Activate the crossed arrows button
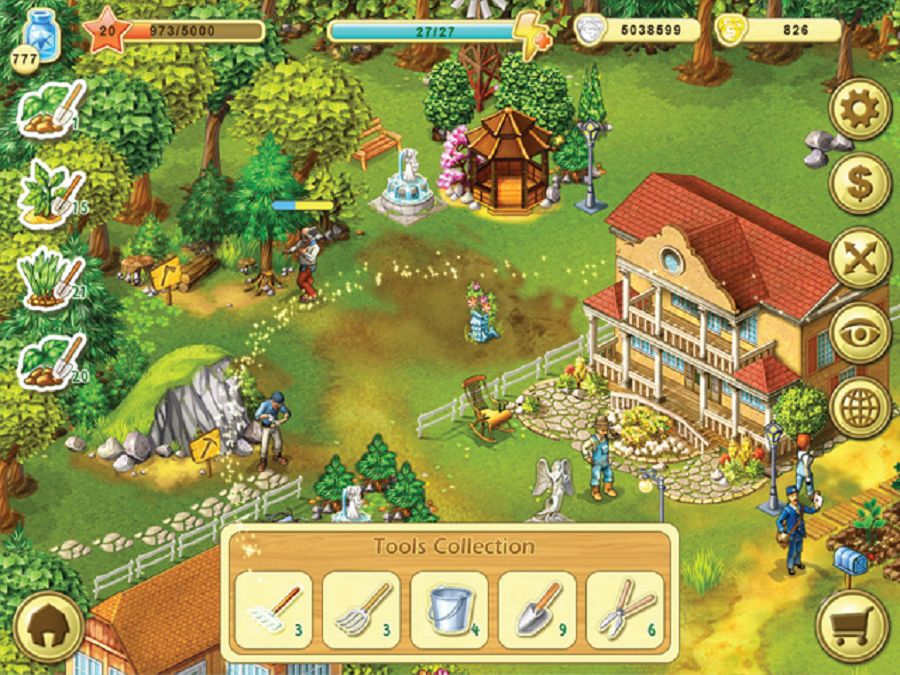The height and width of the screenshot is (675, 900). [859, 258]
